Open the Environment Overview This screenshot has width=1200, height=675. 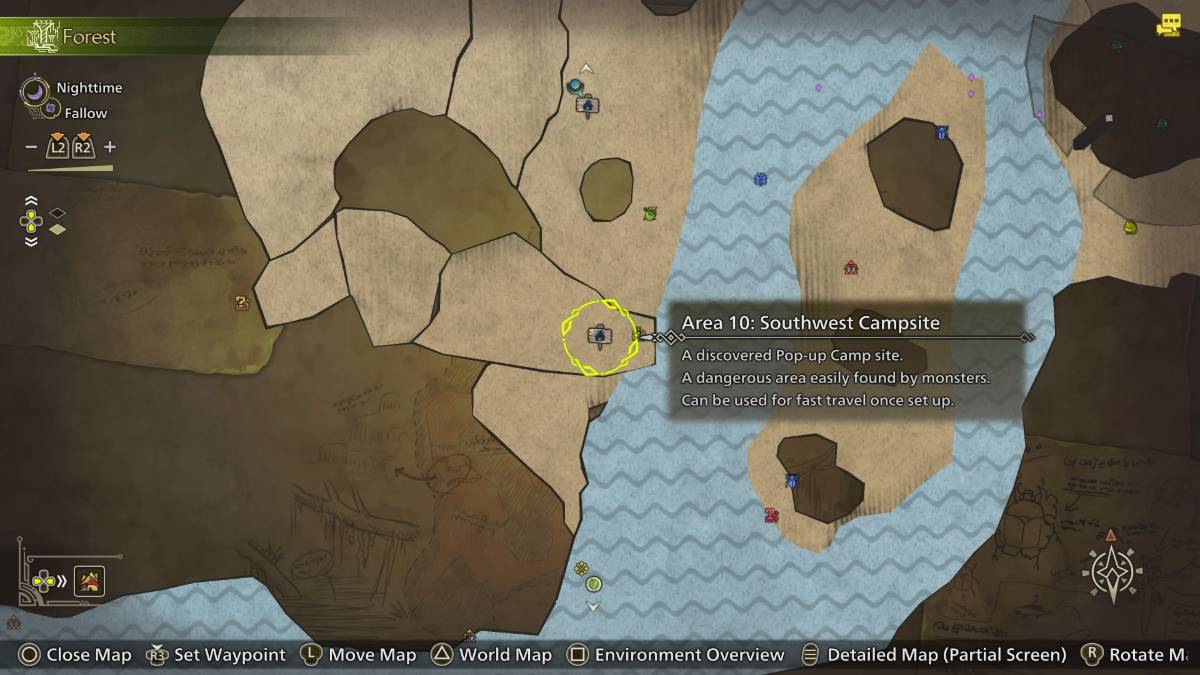tap(676, 655)
